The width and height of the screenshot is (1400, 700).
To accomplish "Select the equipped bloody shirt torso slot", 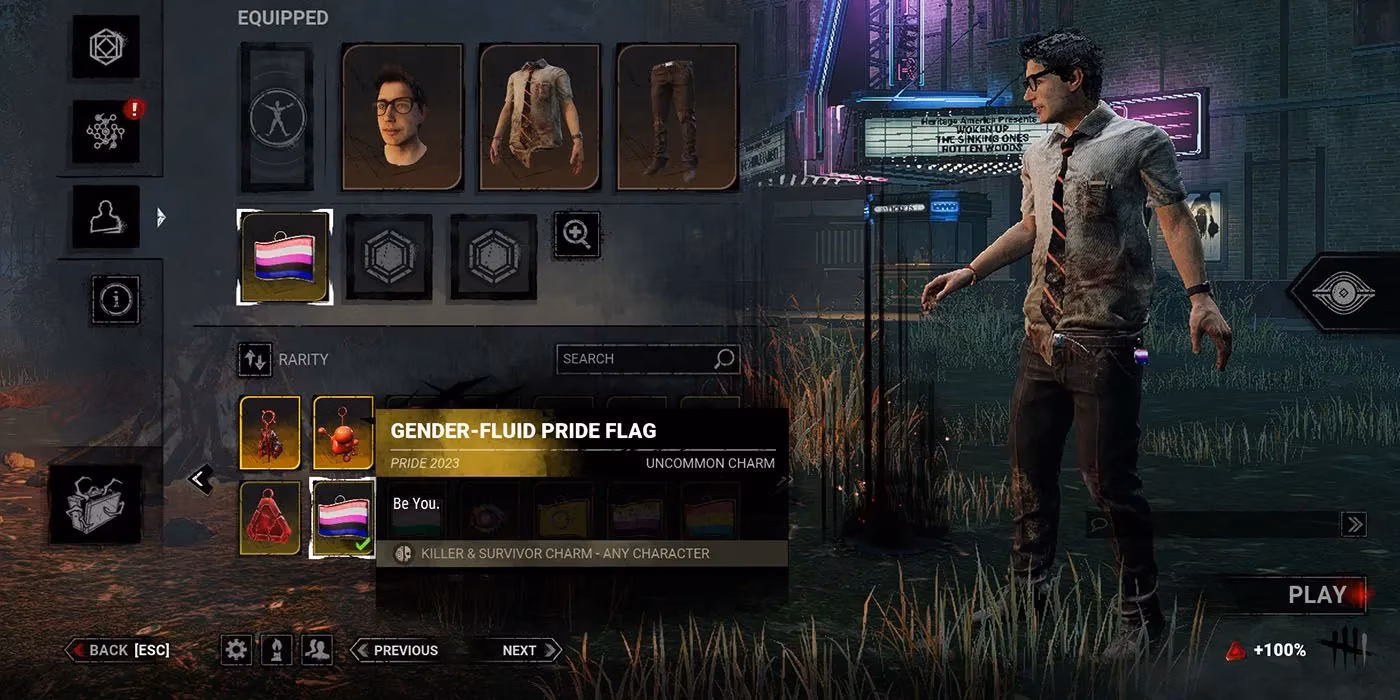I will pyautogui.click(x=540, y=117).
